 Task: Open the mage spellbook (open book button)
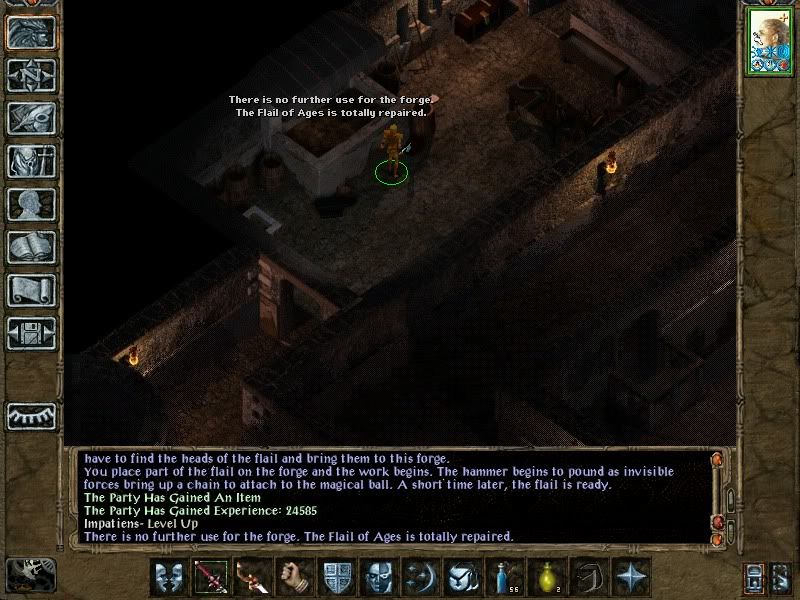[31, 247]
